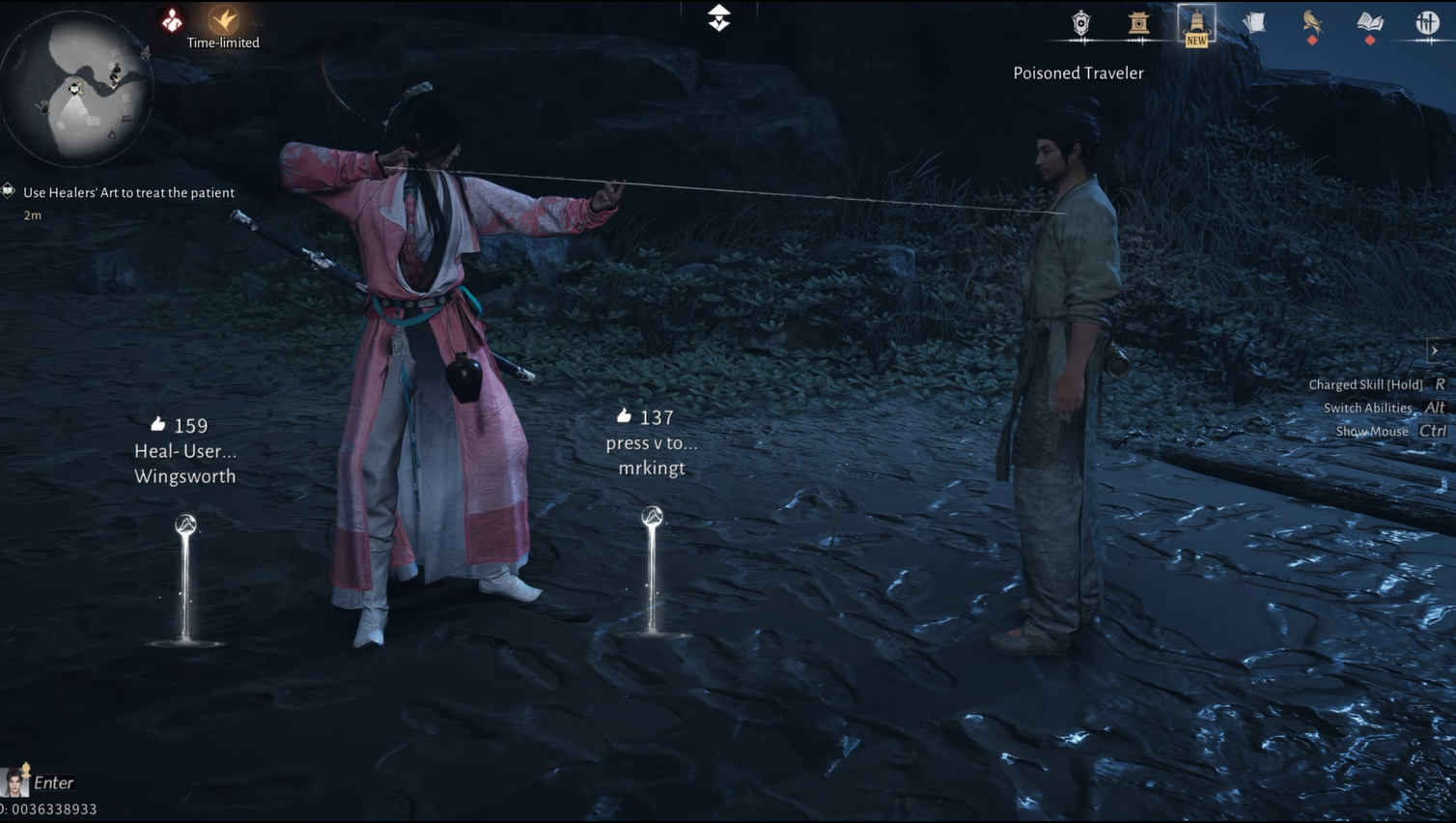Expand the quest tracker entry for Healers' Art
The height and width of the screenshot is (823, 1456).
[x=8, y=191]
